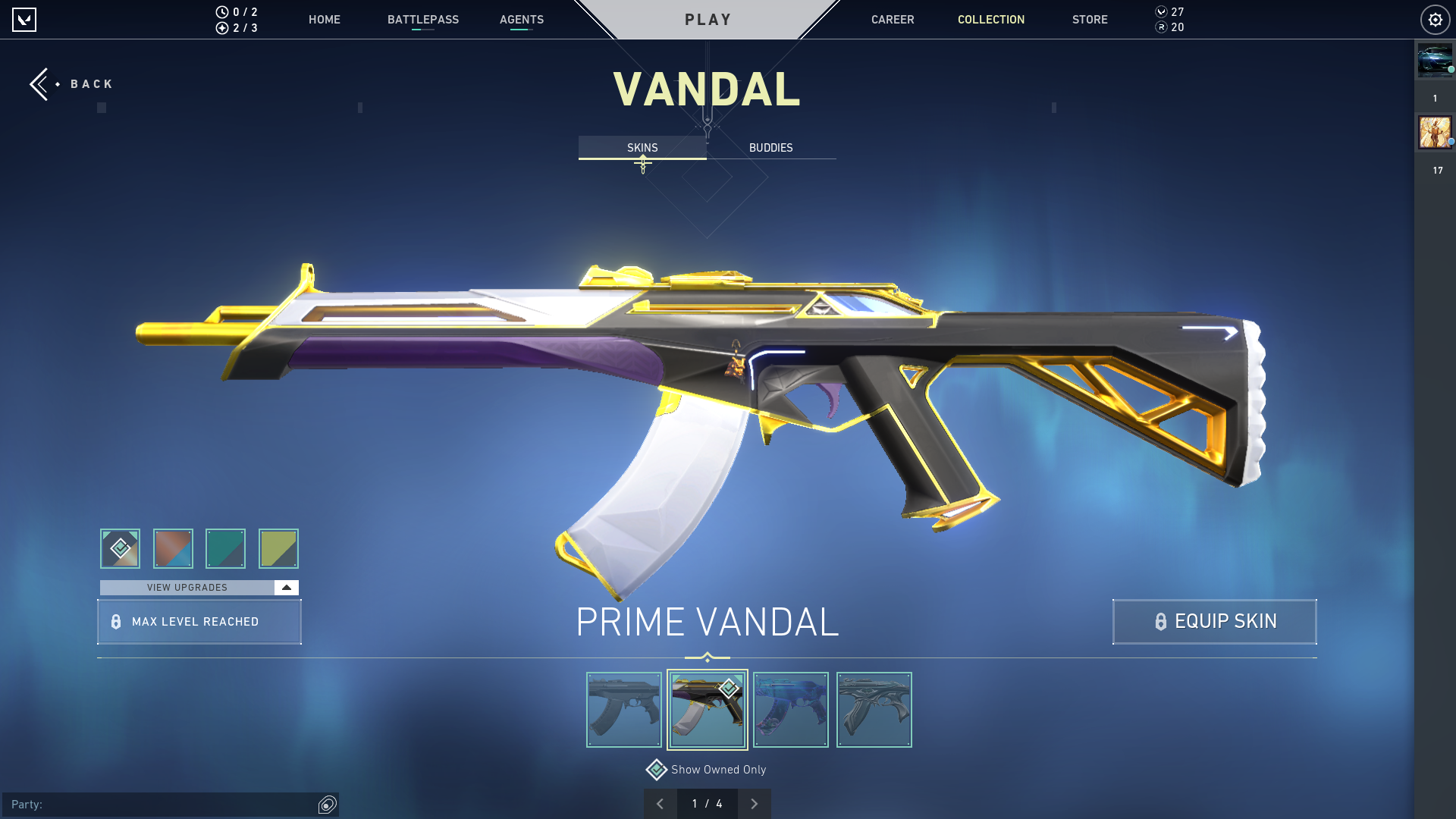Screen dimensions: 1456x819
Task: Click the owned diamond badge on Prime thumbnail
Action: click(729, 689)
